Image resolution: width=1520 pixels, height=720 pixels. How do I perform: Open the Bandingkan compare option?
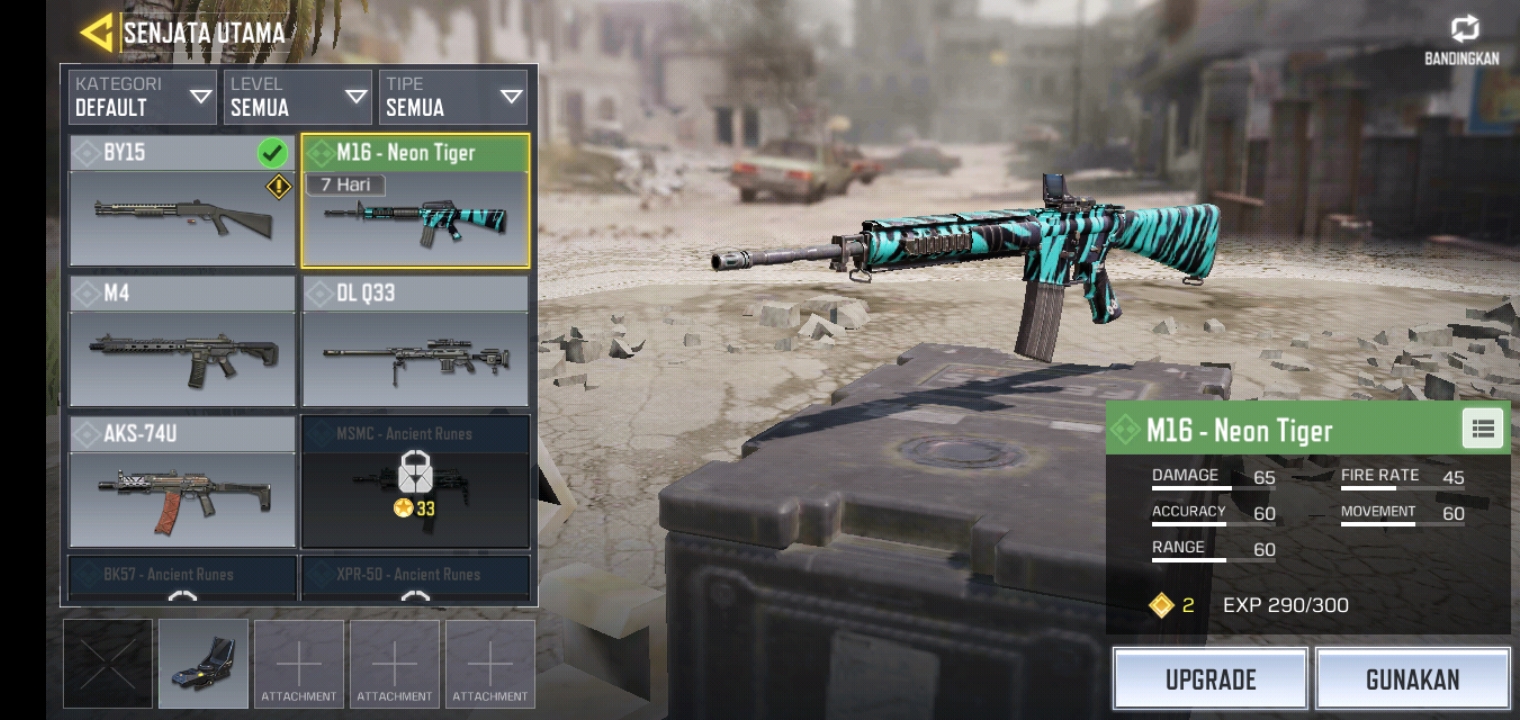click(1462, 42)
